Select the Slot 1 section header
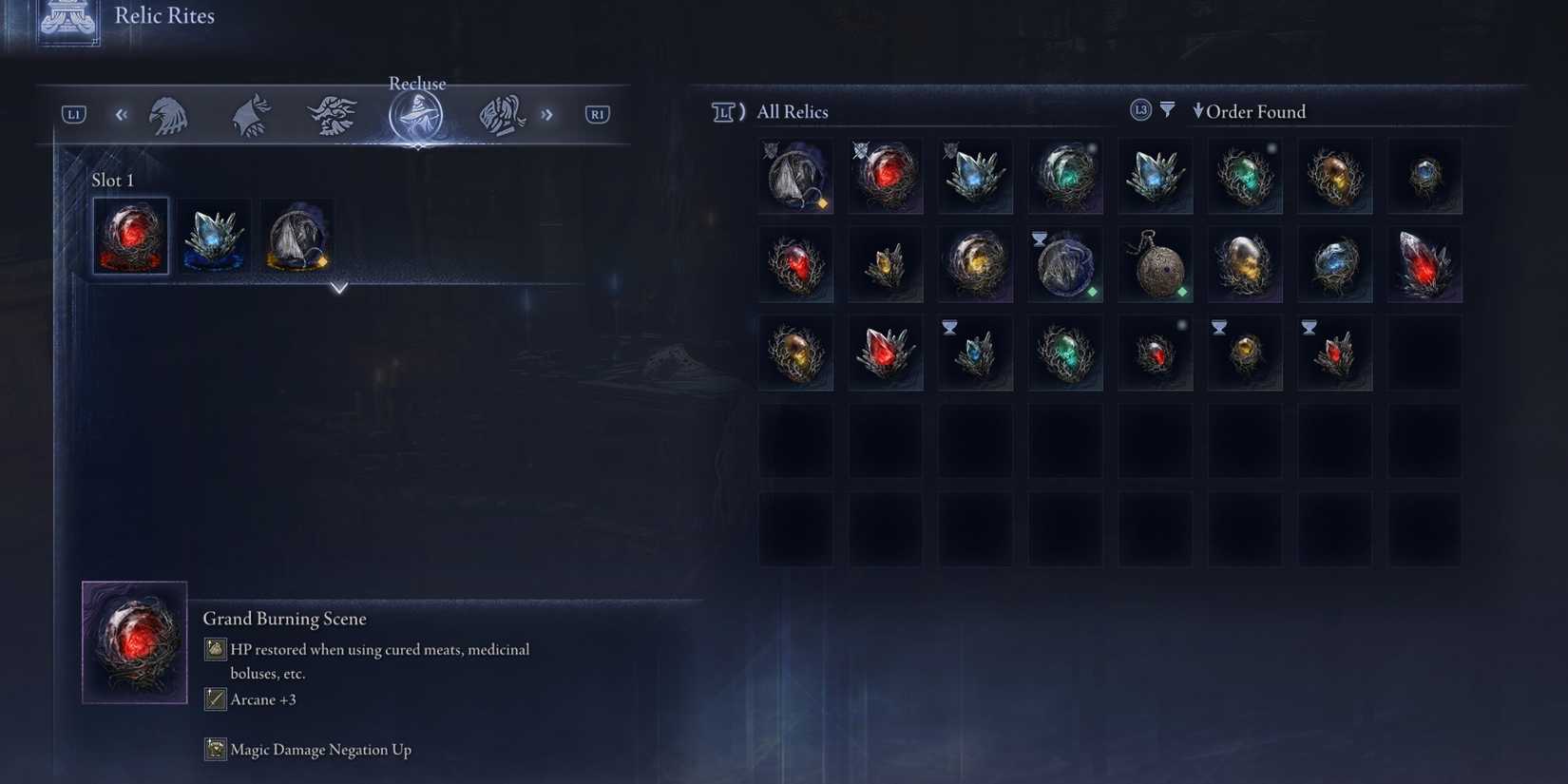 (x=113, y=180)
